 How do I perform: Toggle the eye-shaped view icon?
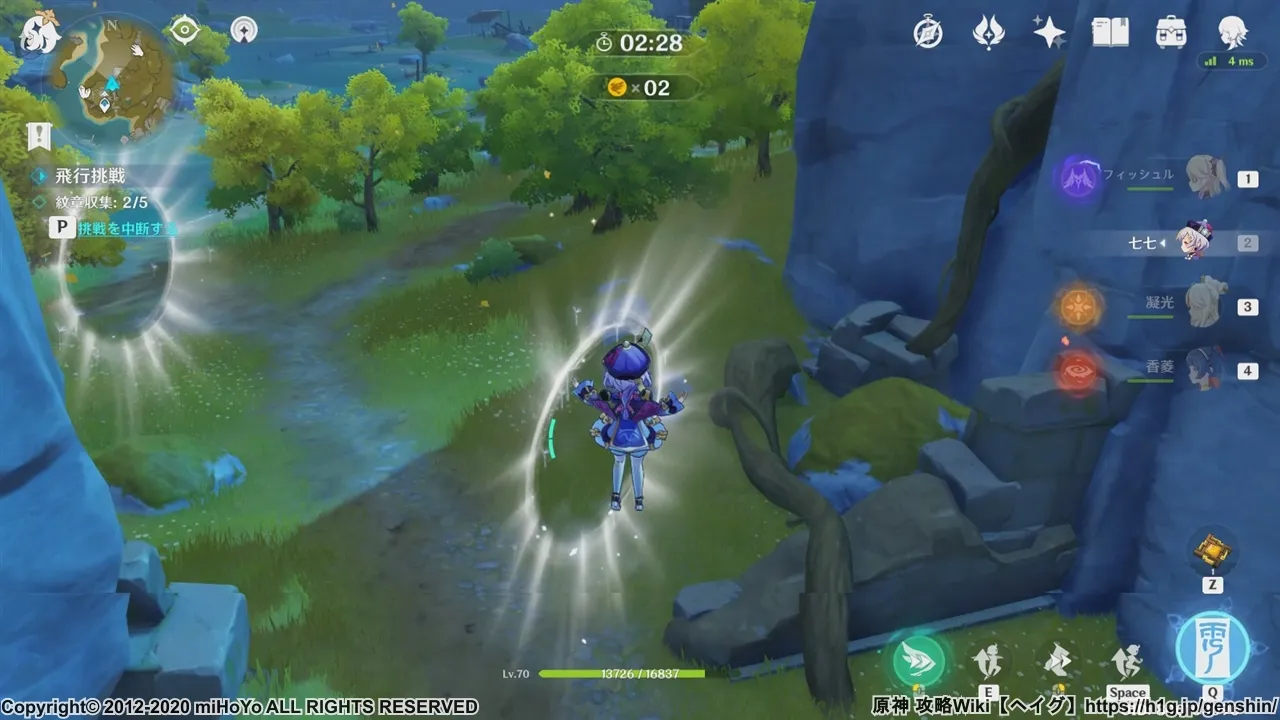(184, 30)
